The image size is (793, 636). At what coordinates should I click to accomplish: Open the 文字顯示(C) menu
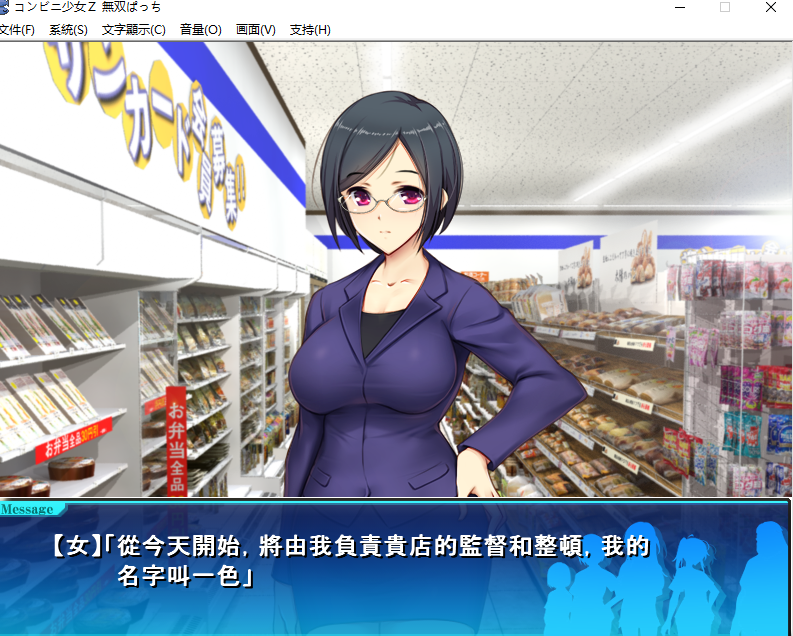133,30
